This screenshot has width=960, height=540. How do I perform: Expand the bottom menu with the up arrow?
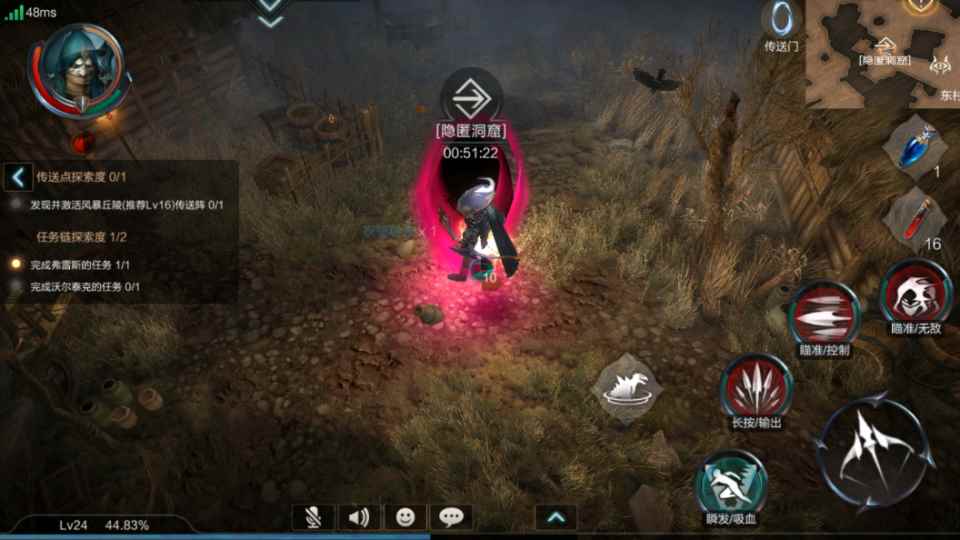[x=556, y=517]
